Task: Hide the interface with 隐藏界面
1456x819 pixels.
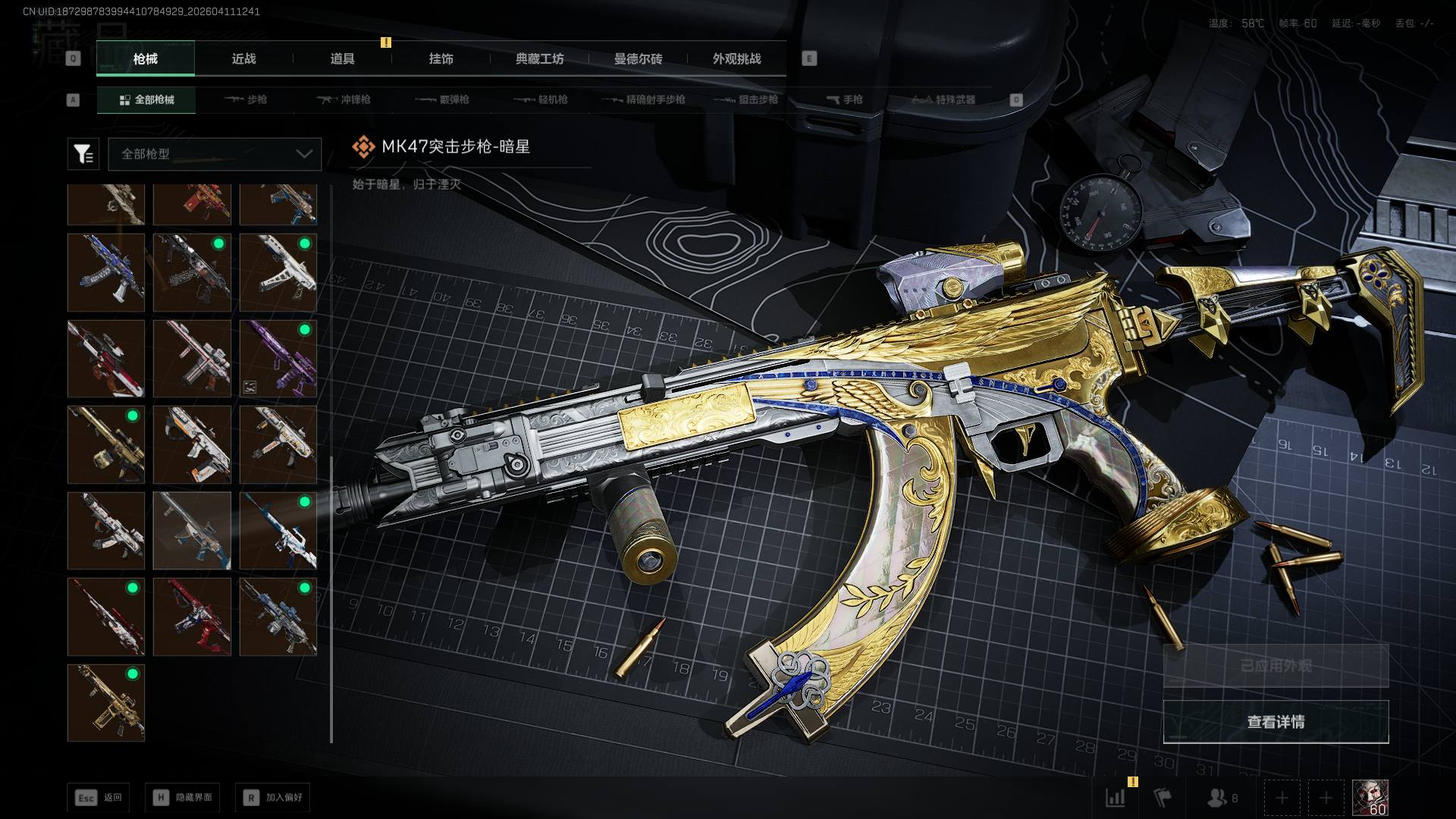Action: (x=183, y=797)
